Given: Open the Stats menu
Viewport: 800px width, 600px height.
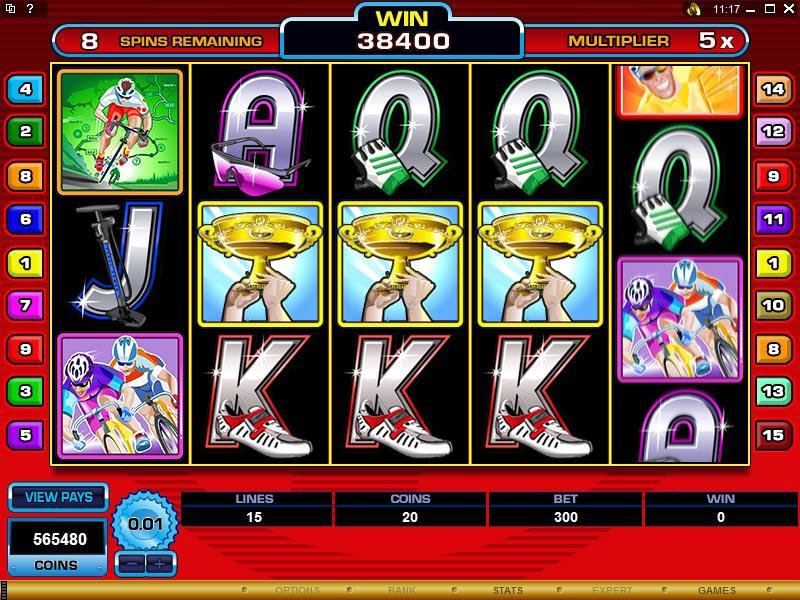Looking at the screenshot, I should pos(507,591).
